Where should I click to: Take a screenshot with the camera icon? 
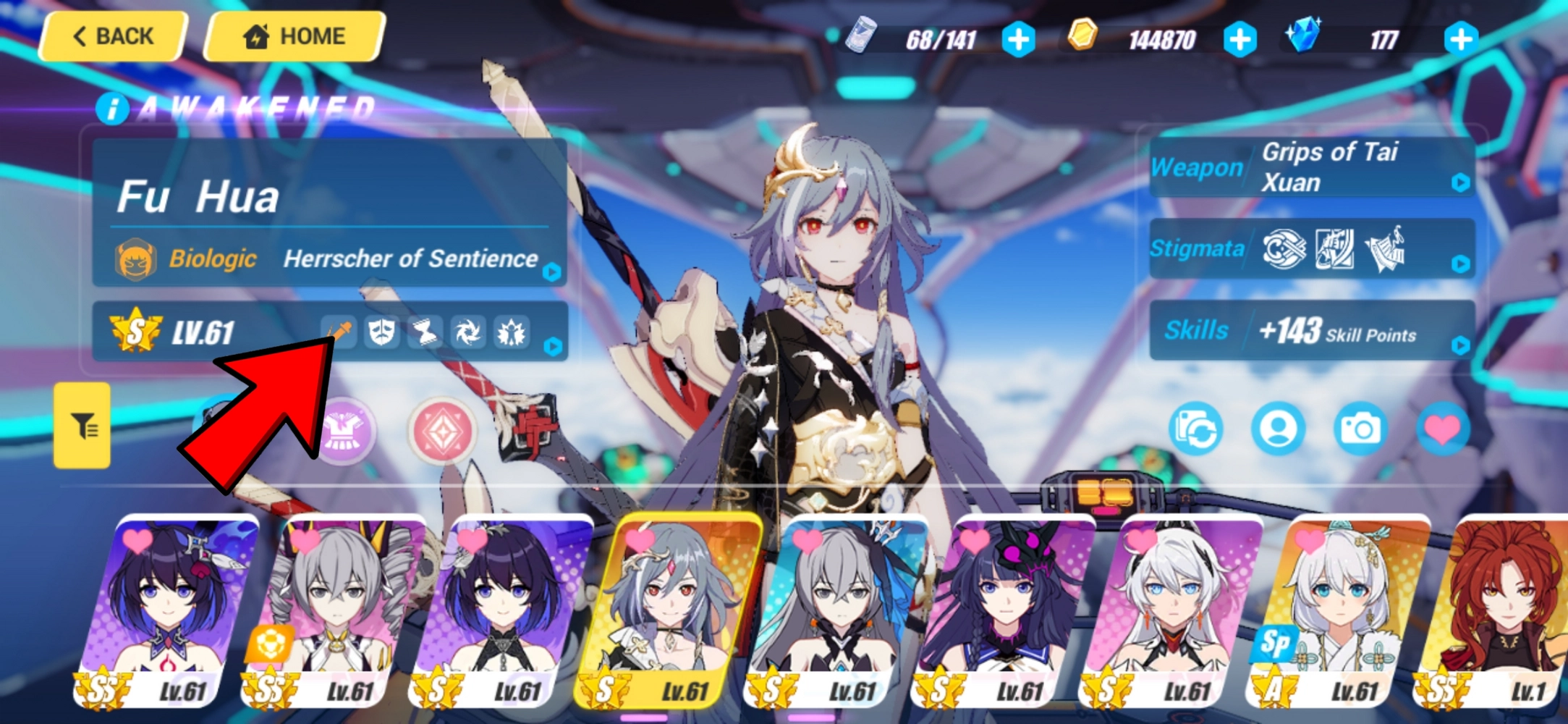(x=1360, y=429)
